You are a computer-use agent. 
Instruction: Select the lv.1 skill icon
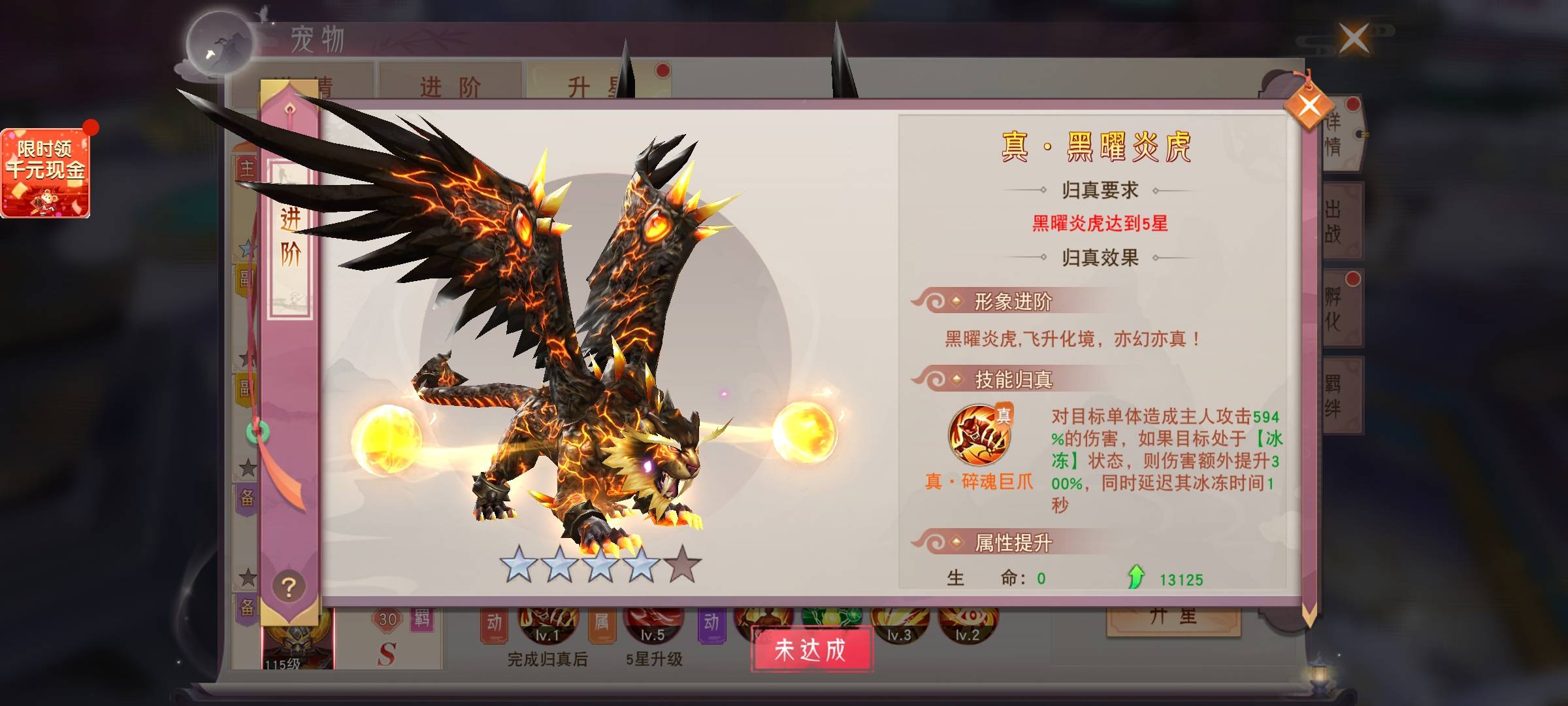click(x=547, y=624)
